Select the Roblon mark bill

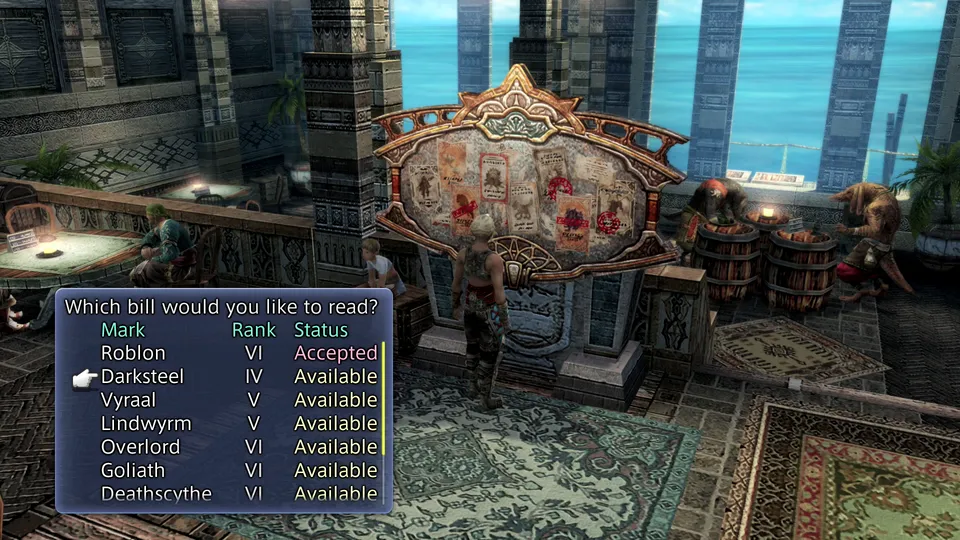click(133, 353)
